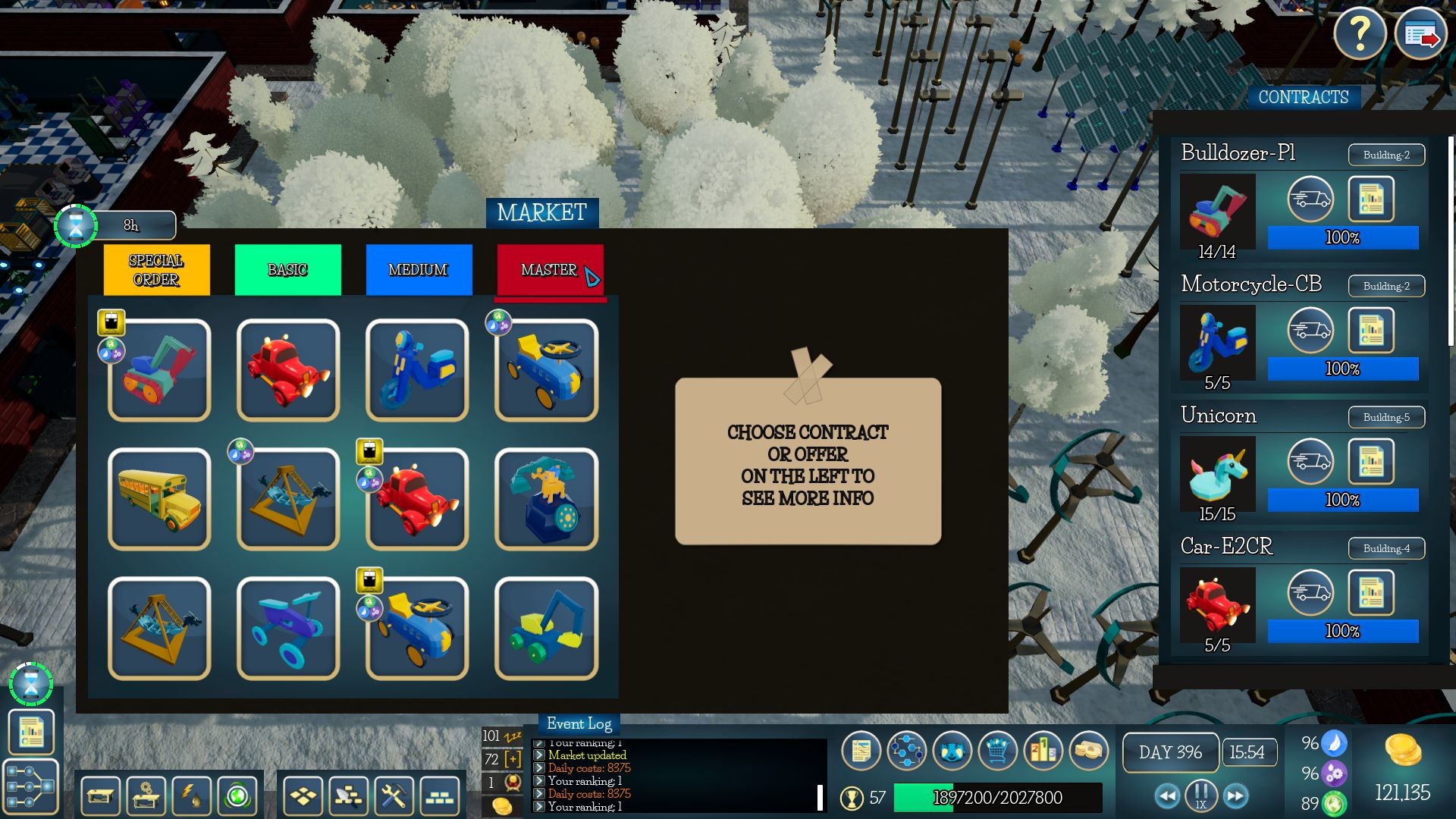This screenshot has height=819, width=1456.
Task: Click Building-2 on the Motorcycle-CB contract
Action: tap(1385, 286)
